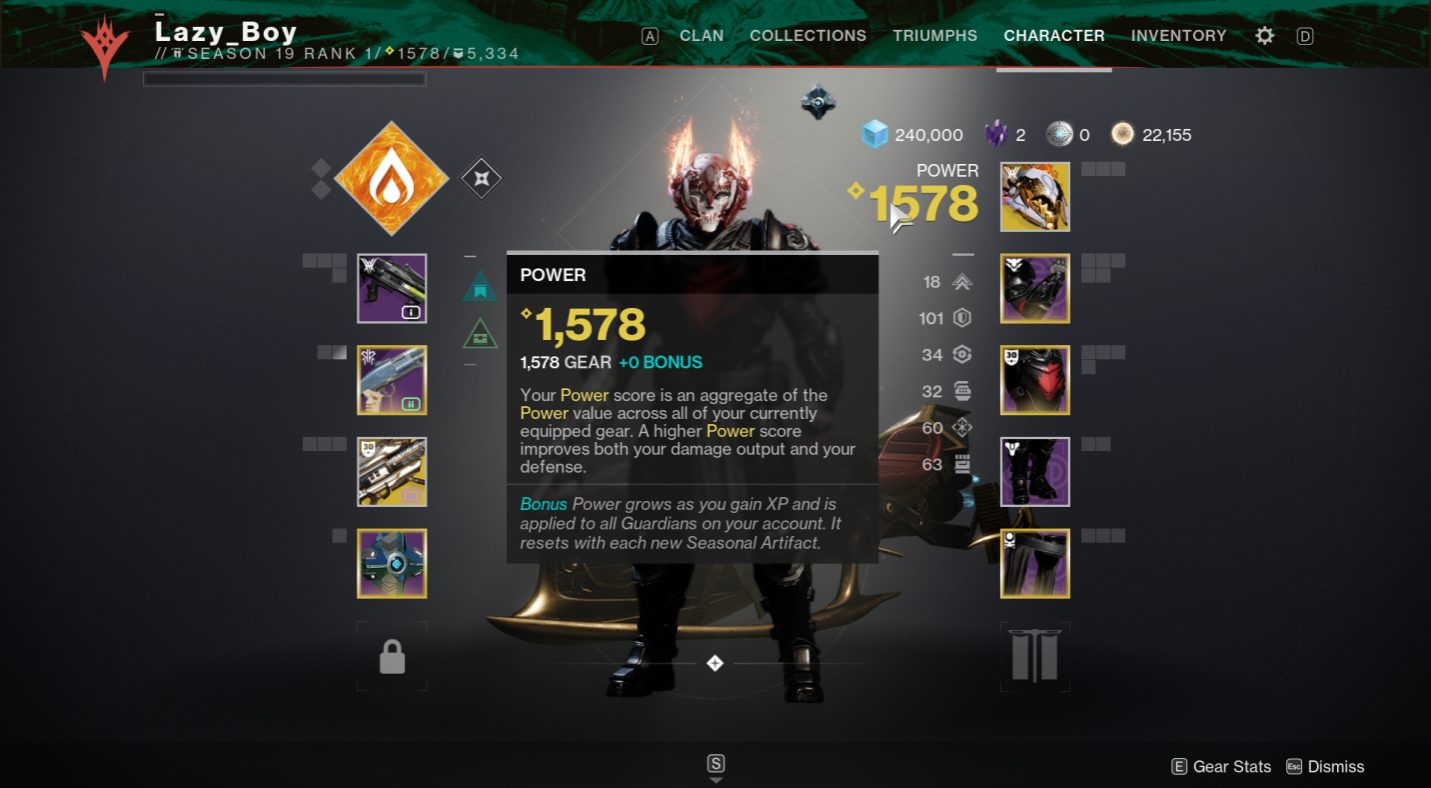The height and width of the screenshot is (788, 1431).
Task: Open the equipped leg armor slot
Action: pos(1035,471)
